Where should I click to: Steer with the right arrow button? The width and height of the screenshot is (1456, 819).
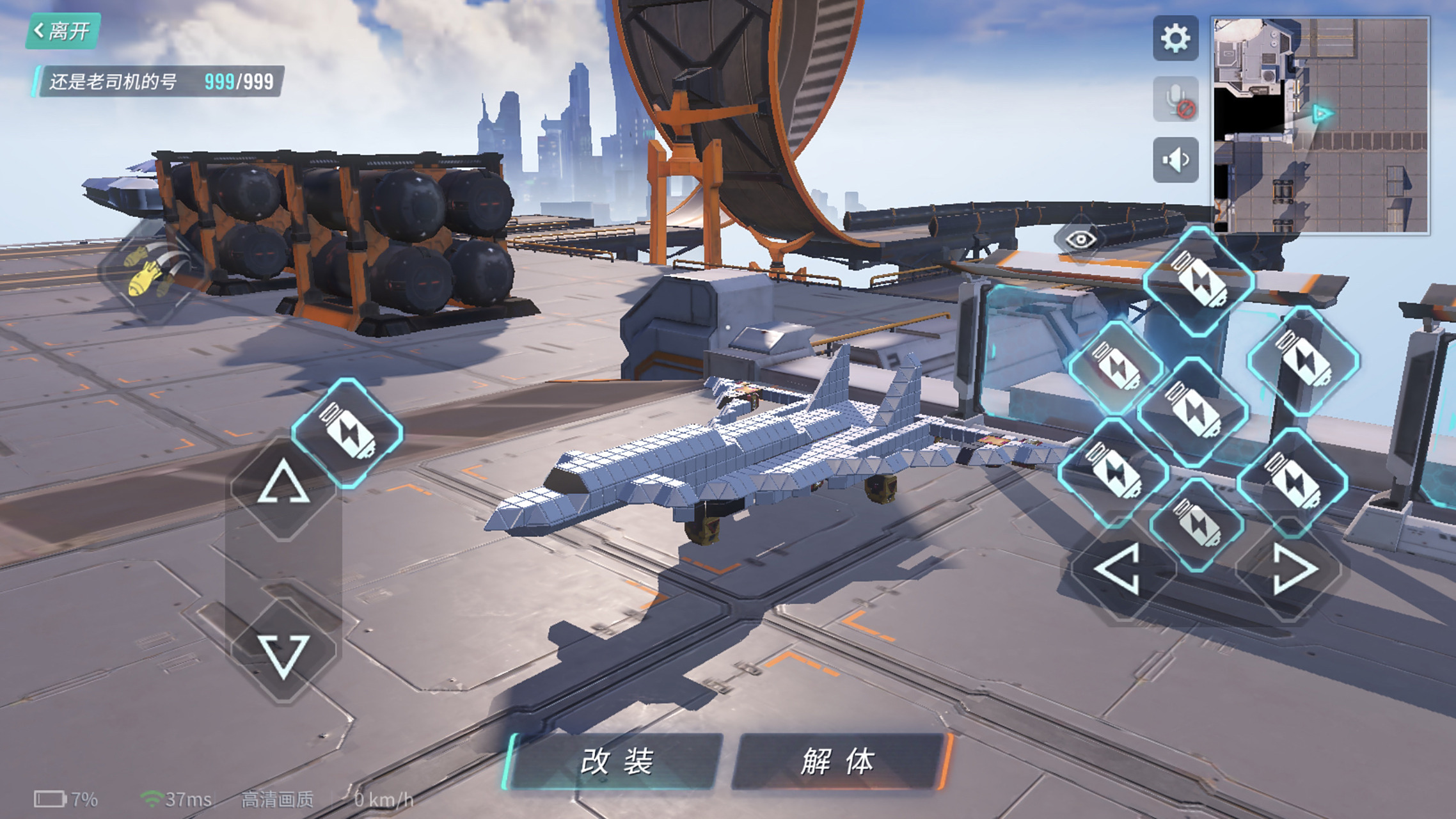(x=1292, y=569)
